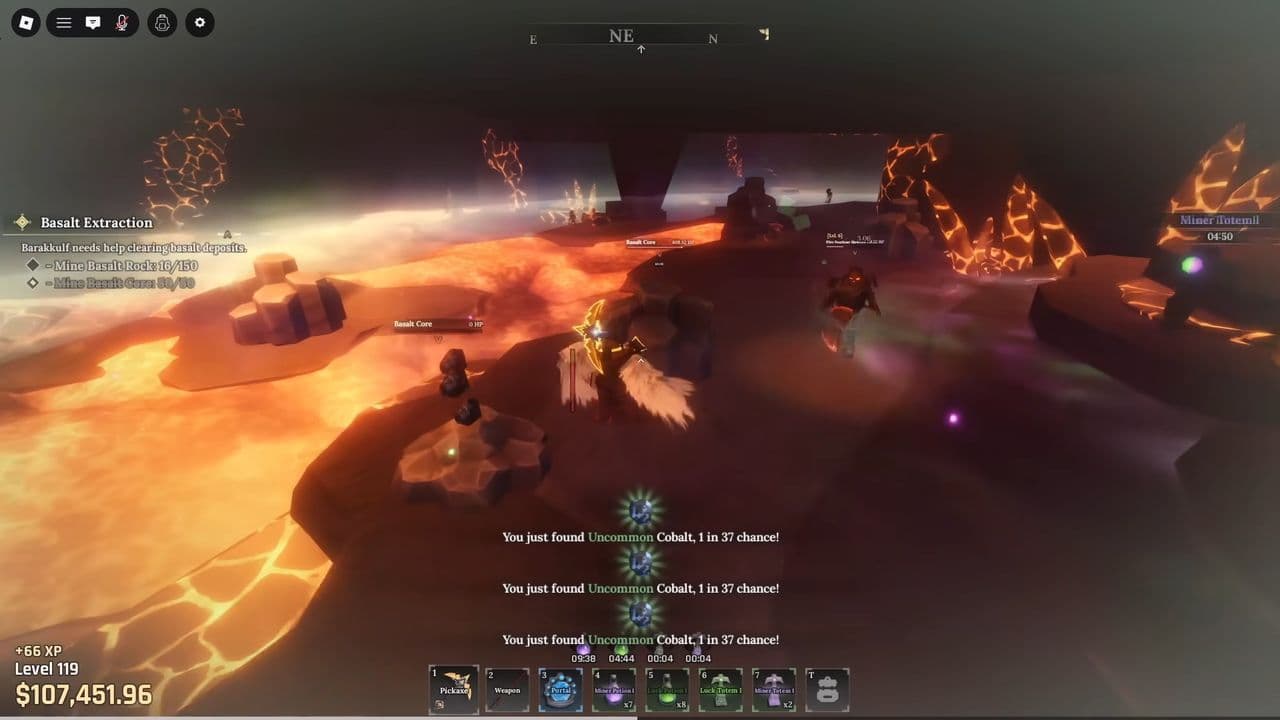The height and width of the screenshot is (720, 1280).
Task: Open the Roblox chat window
Action: click(x=93, y=22)
